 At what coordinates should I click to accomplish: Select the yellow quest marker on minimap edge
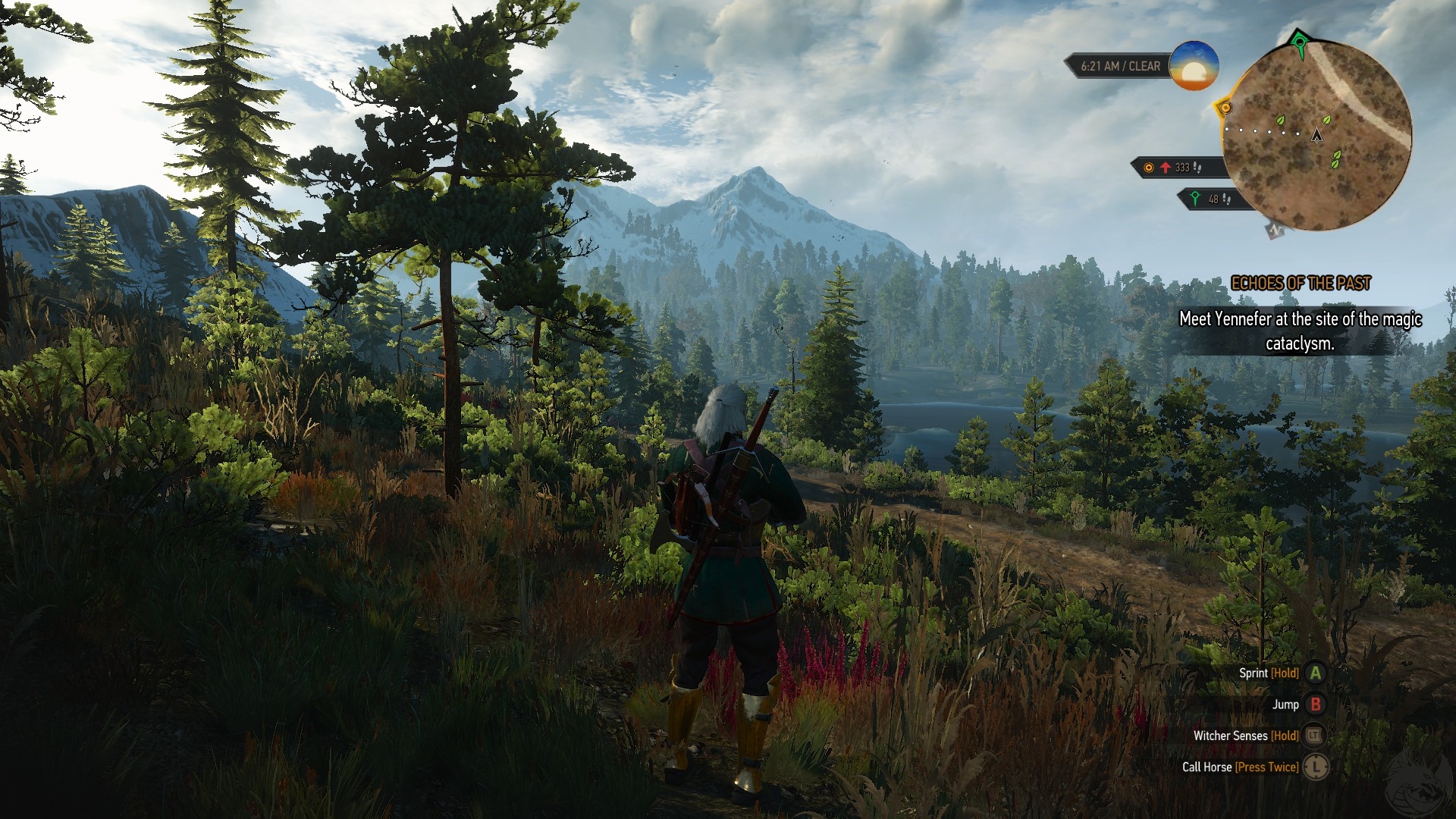pos(1225,108)
